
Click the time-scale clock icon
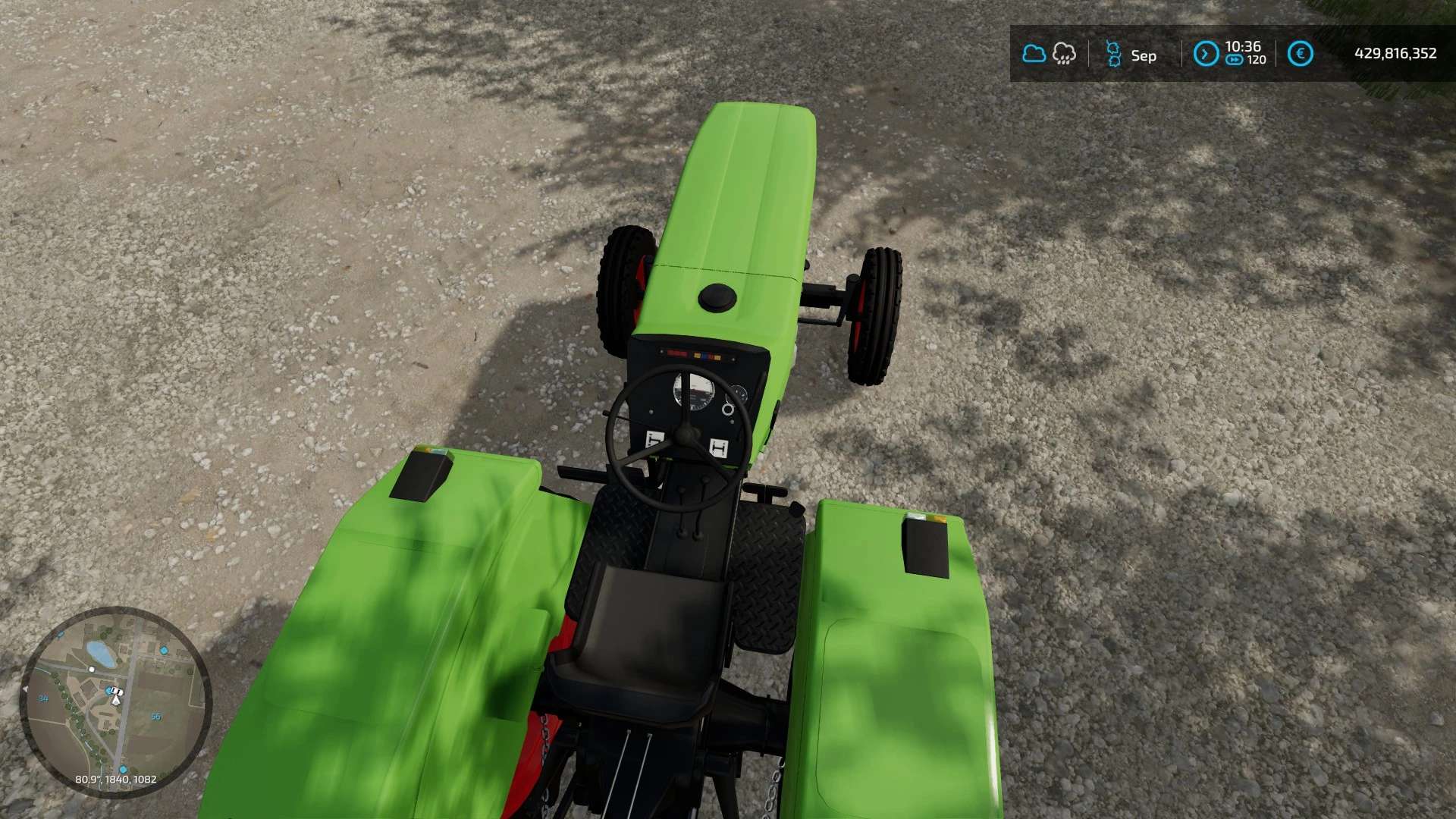(1206, 54)
